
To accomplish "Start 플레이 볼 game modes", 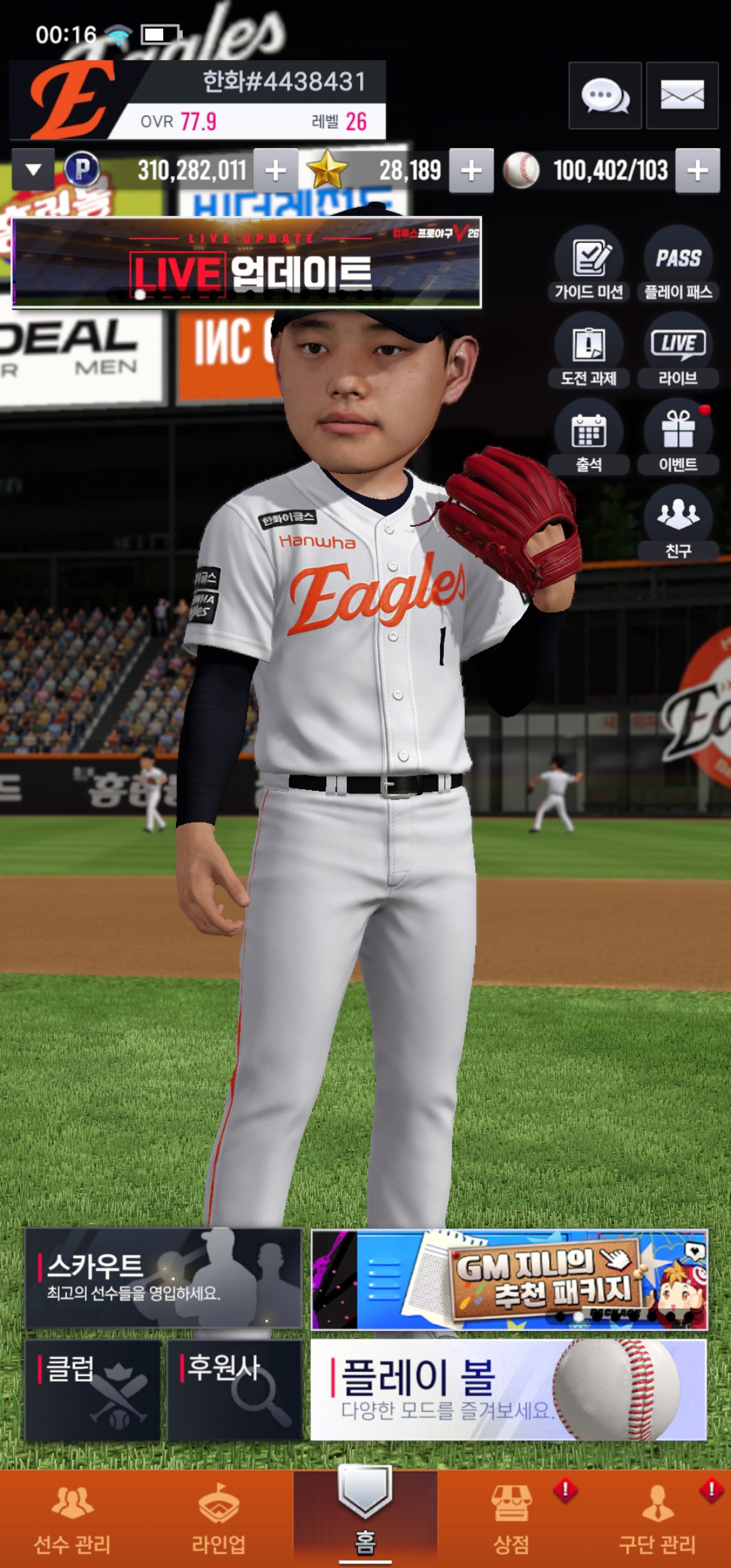I will [508, 1389].
